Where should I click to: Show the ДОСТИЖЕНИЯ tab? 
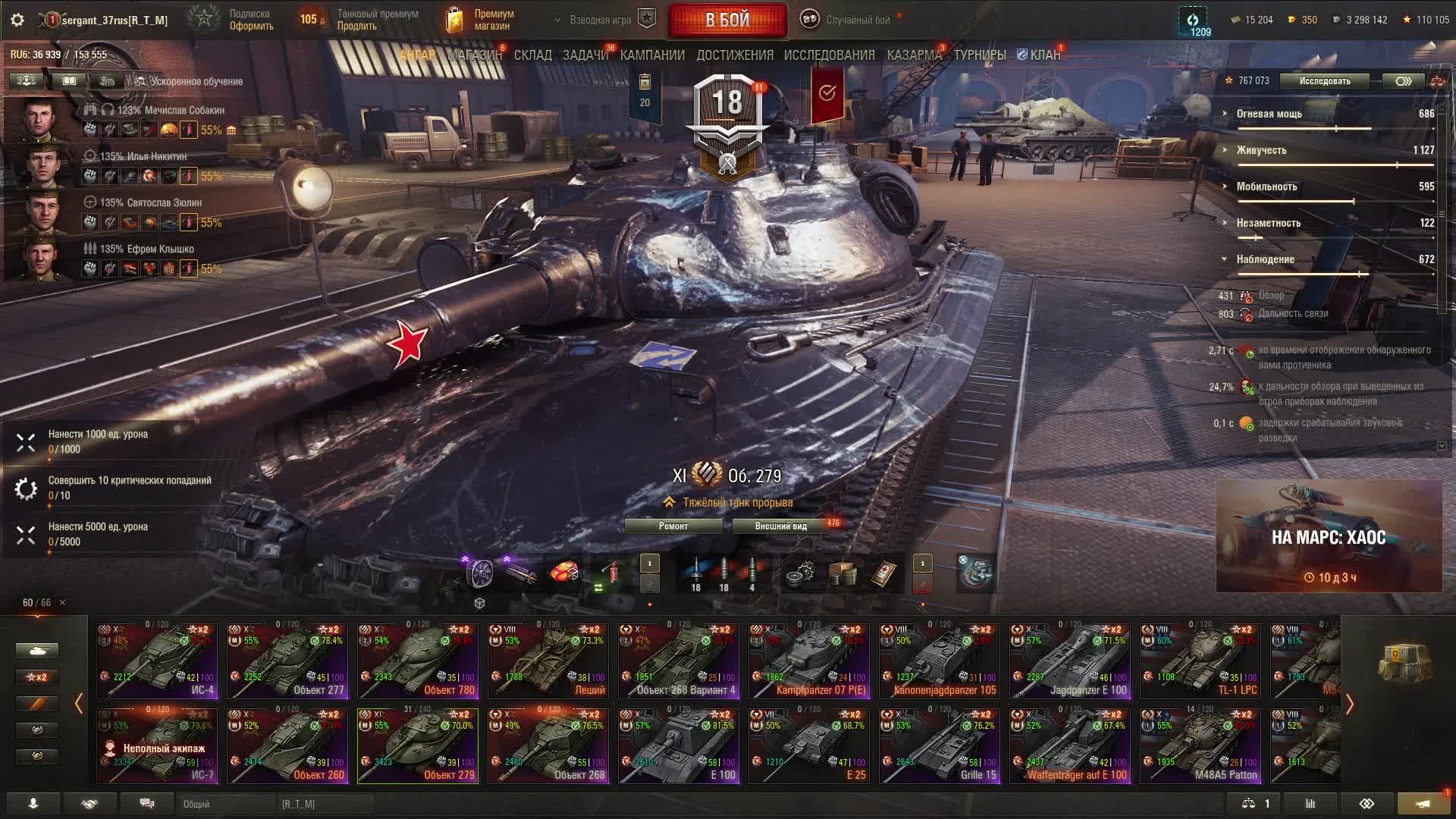pos(735,55)
